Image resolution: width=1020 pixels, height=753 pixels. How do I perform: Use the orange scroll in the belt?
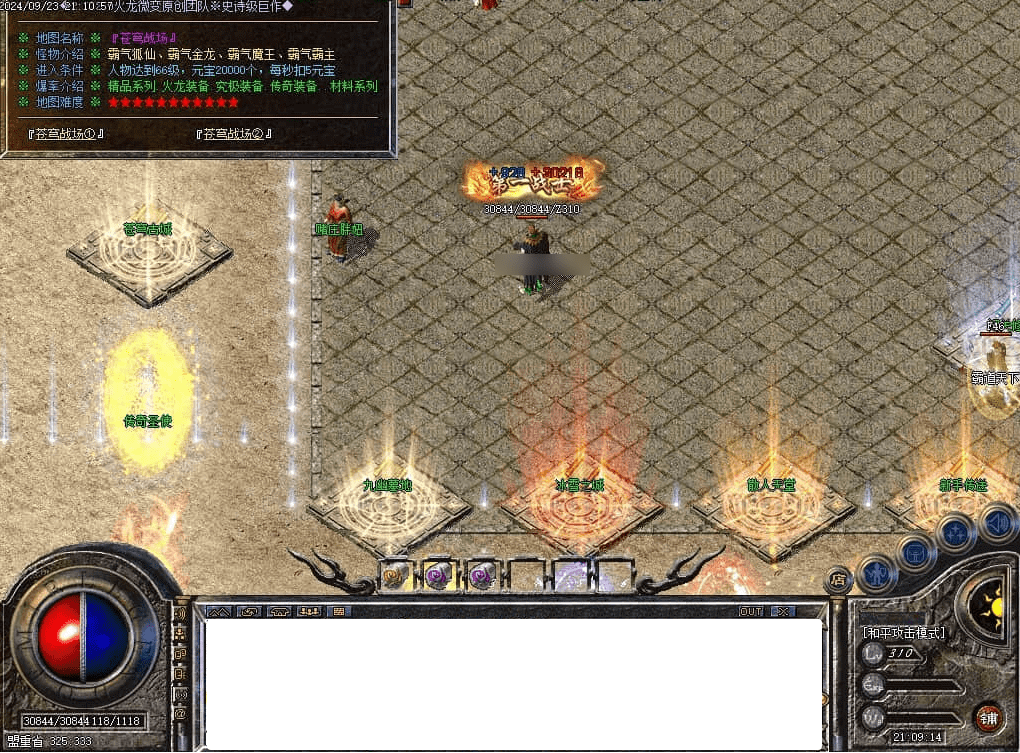tap(396, 575)
